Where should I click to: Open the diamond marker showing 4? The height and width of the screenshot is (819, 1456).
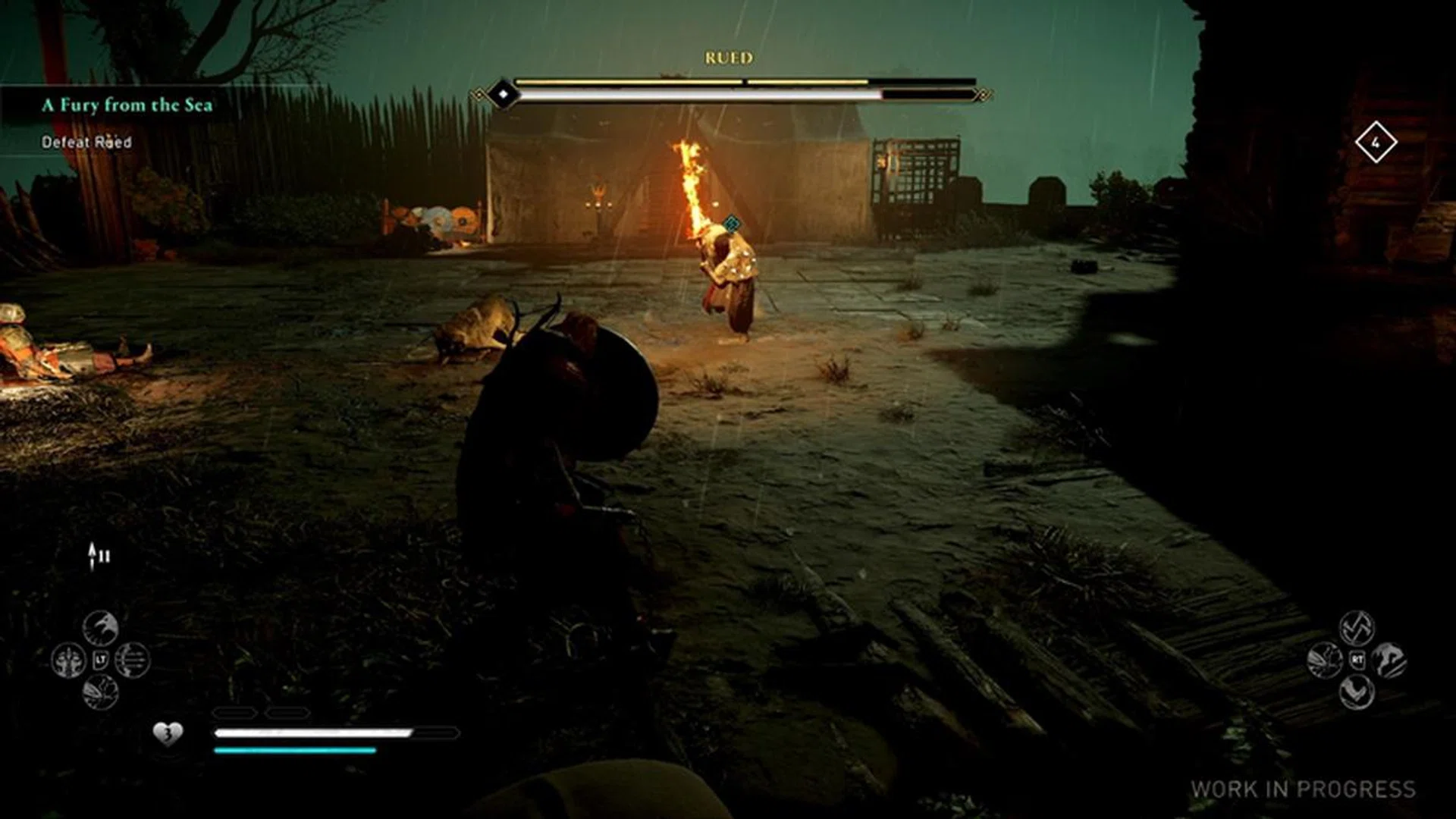coord(1378,140)
